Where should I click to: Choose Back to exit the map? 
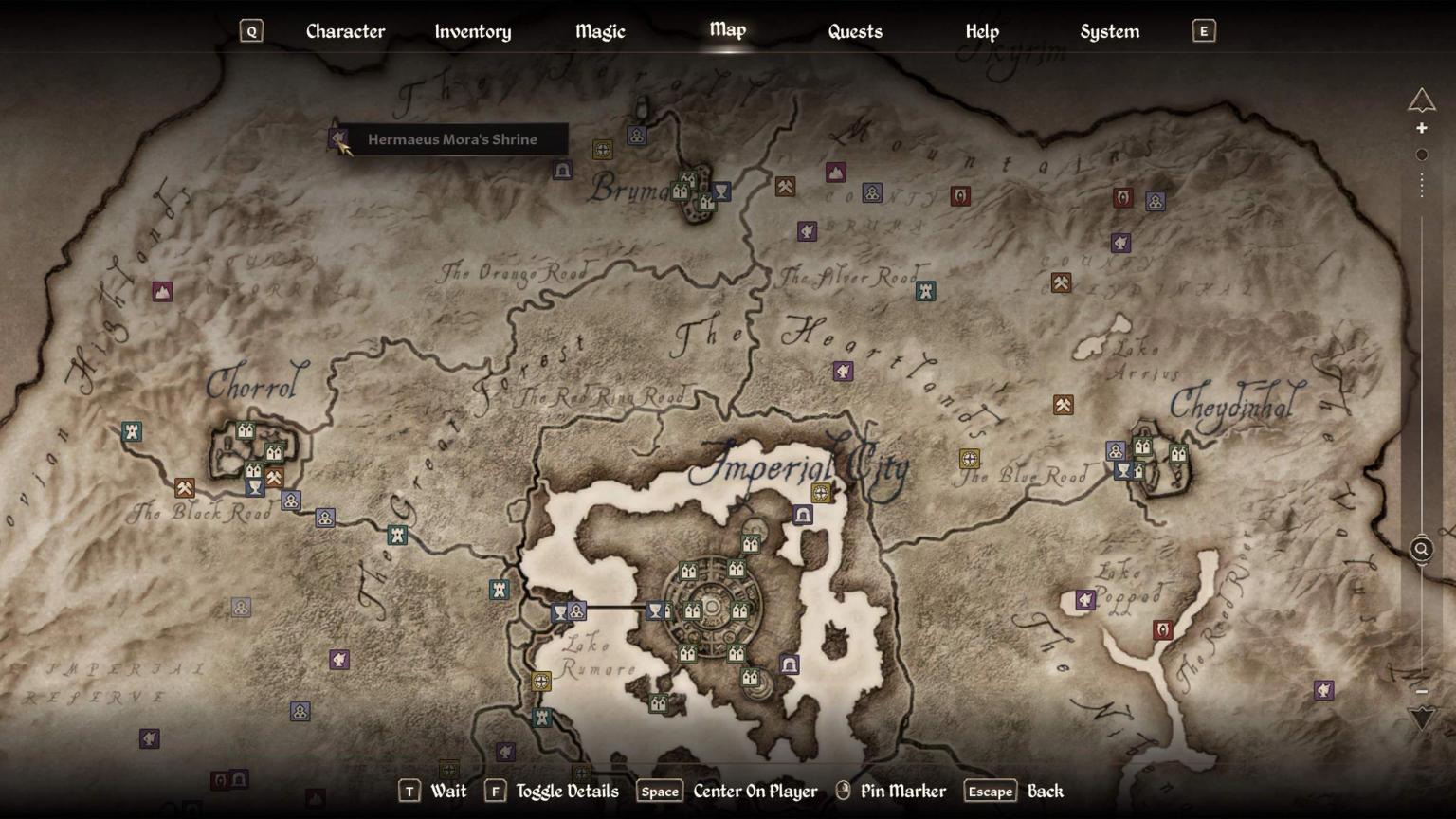tap(990, 791)
